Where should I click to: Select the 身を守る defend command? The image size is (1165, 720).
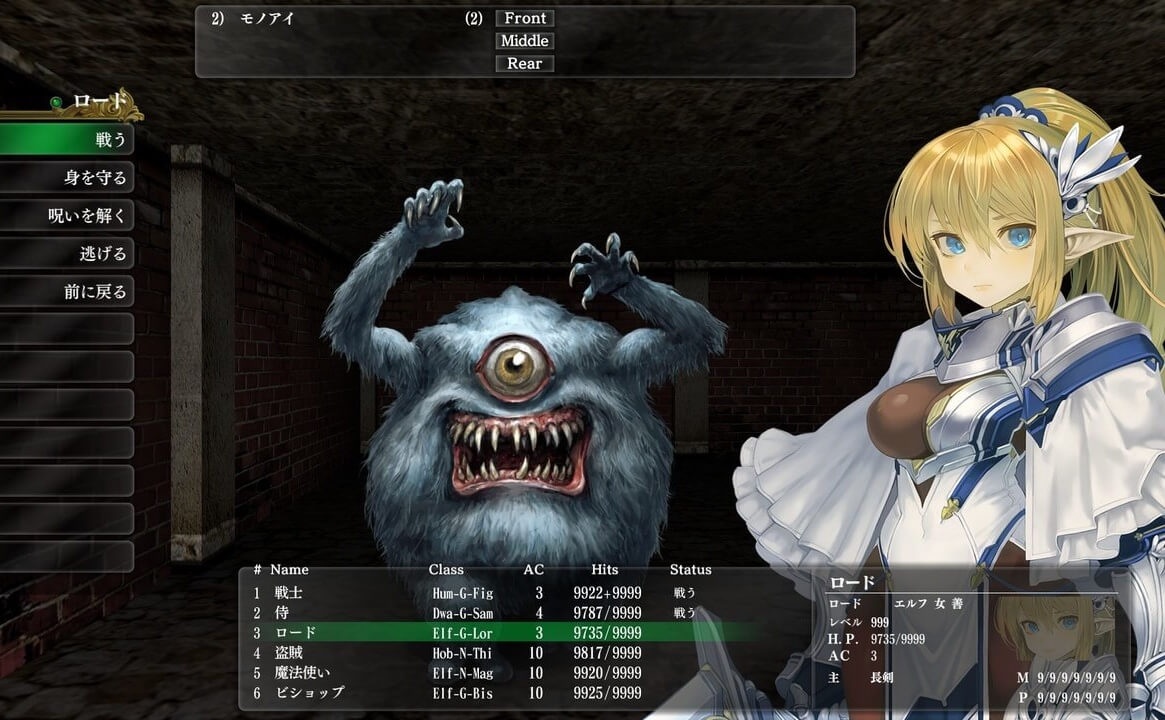pyautogui.click(x=68, y=178)
